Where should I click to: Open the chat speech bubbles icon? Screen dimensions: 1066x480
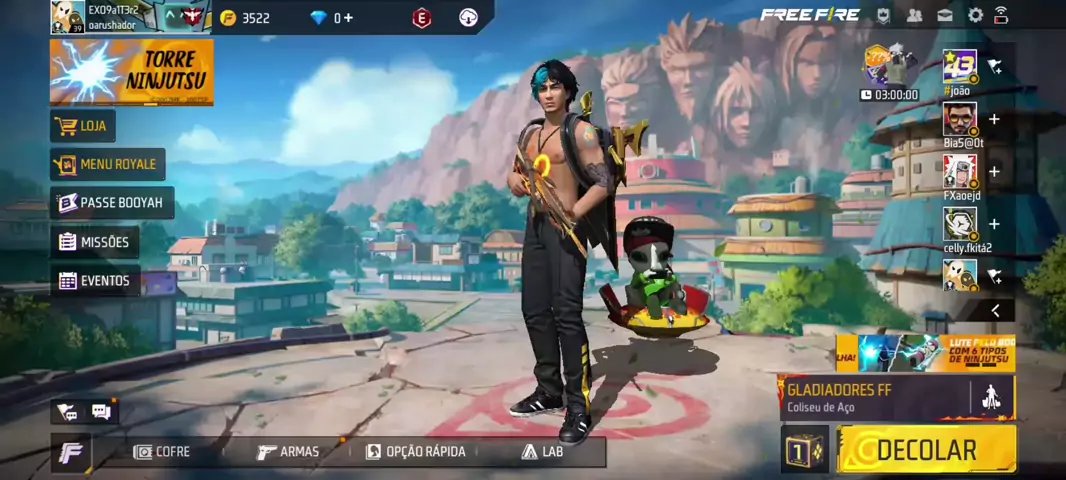click(101, 411)
